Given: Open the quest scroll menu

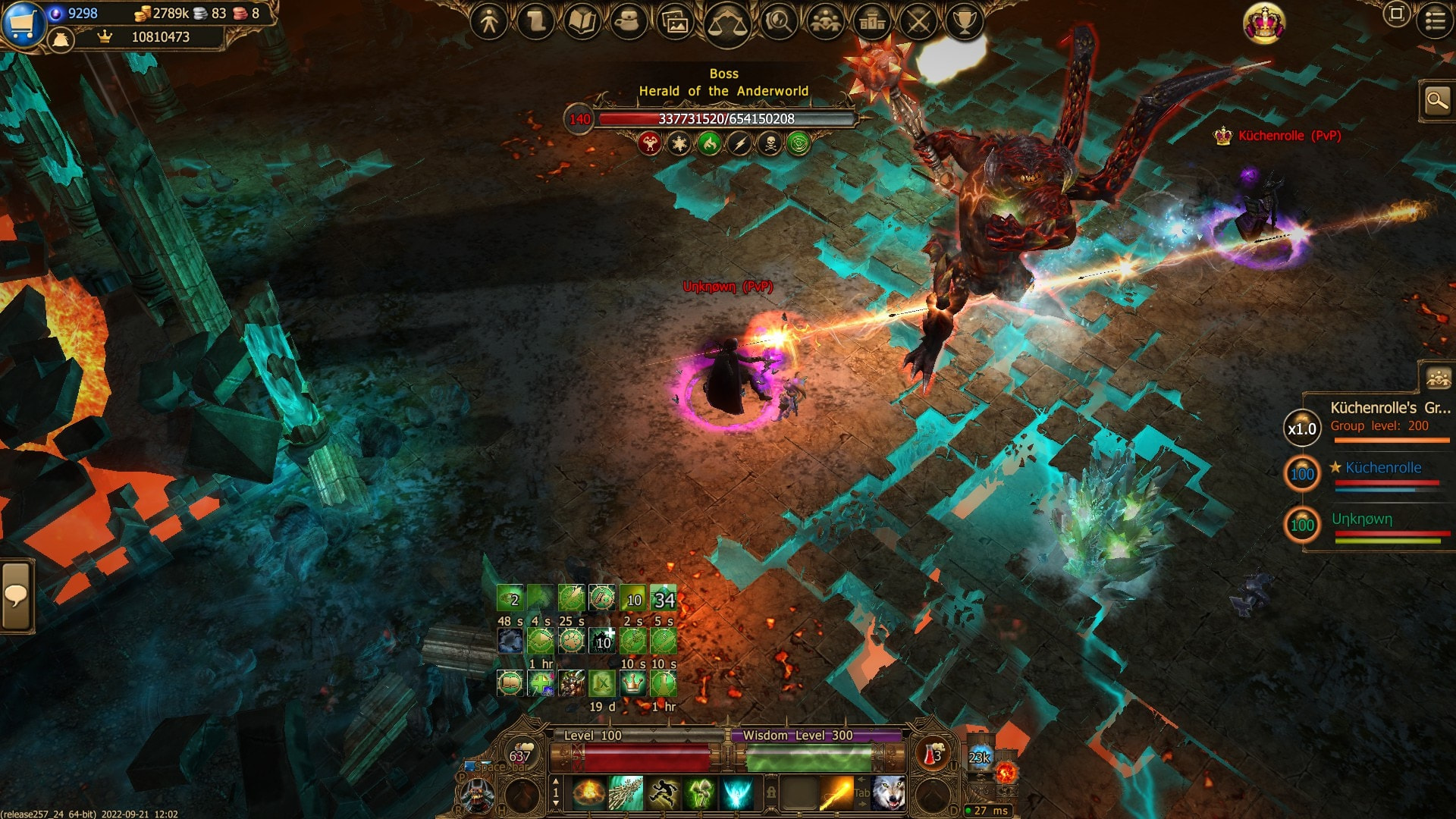Looking at the screenshot, I should point(536,23).
